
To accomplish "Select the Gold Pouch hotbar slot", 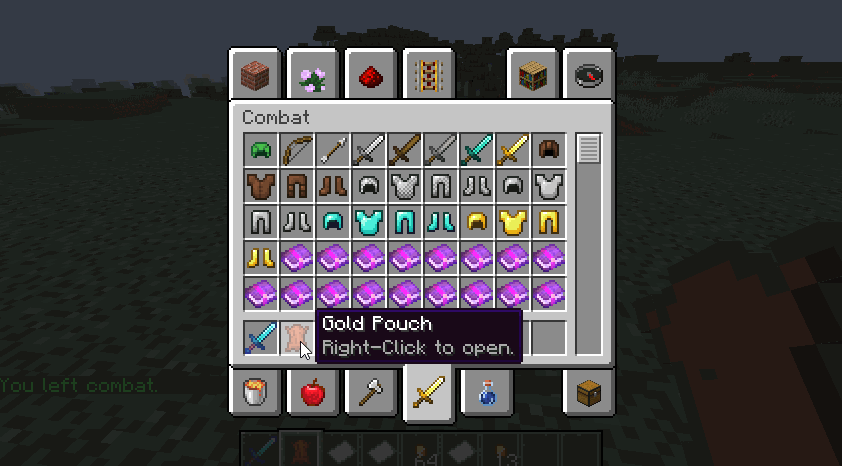I will tap(297, 338).
